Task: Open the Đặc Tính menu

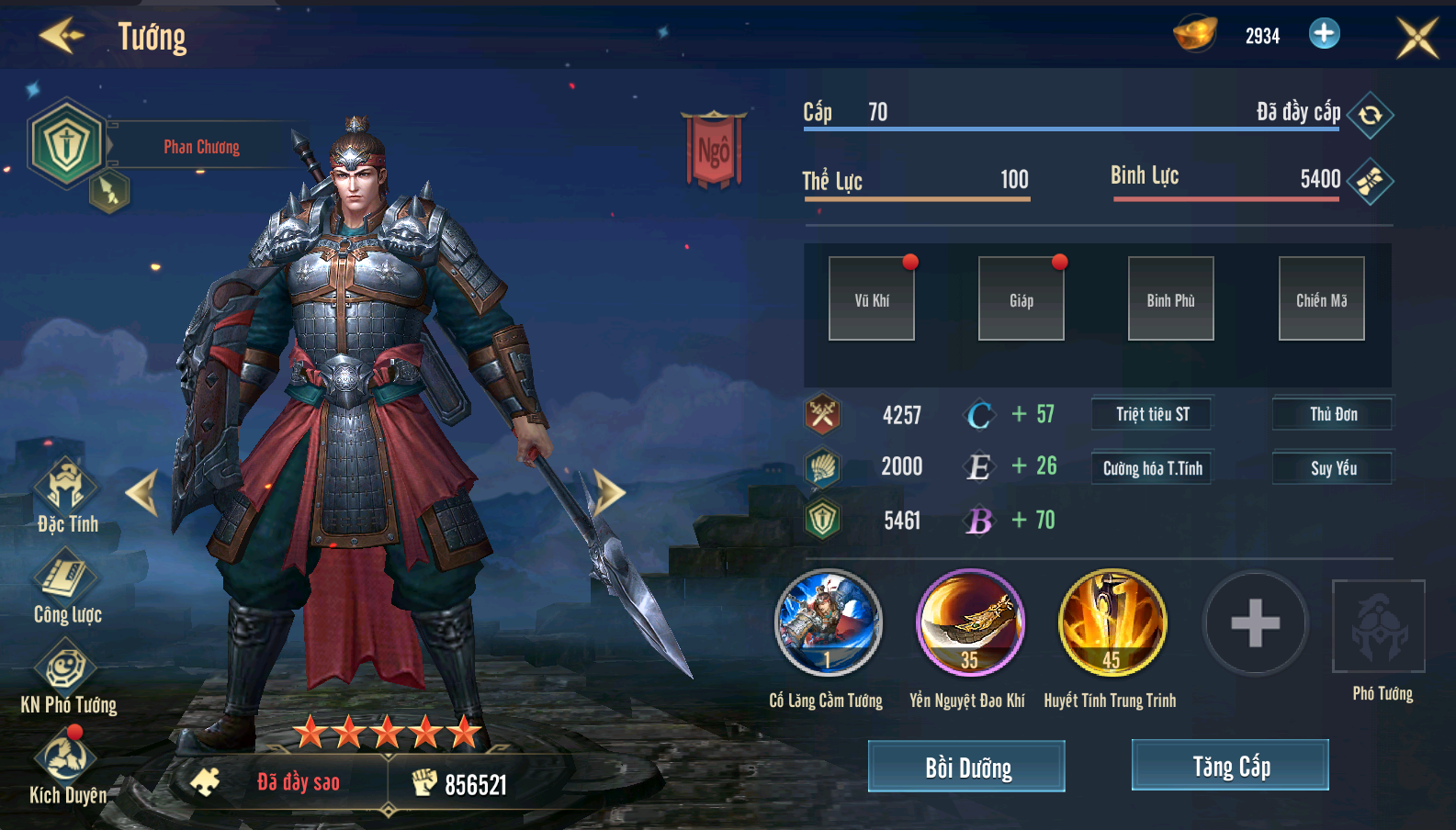Action: 66,490
